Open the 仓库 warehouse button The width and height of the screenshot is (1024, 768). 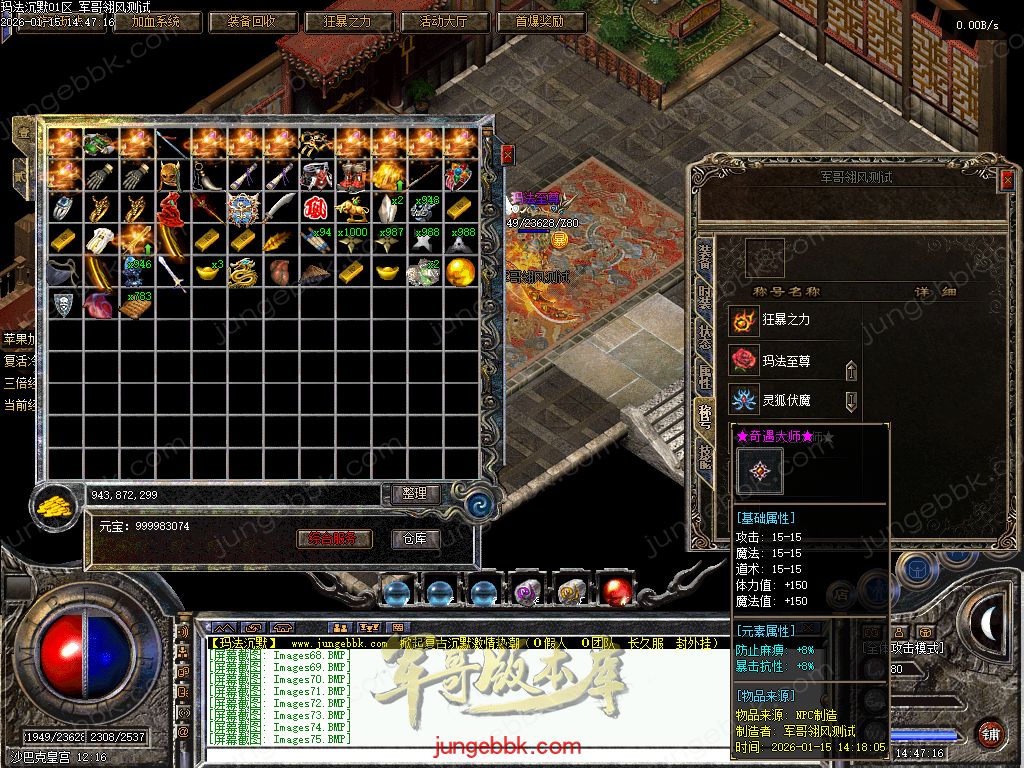point(415,539)
